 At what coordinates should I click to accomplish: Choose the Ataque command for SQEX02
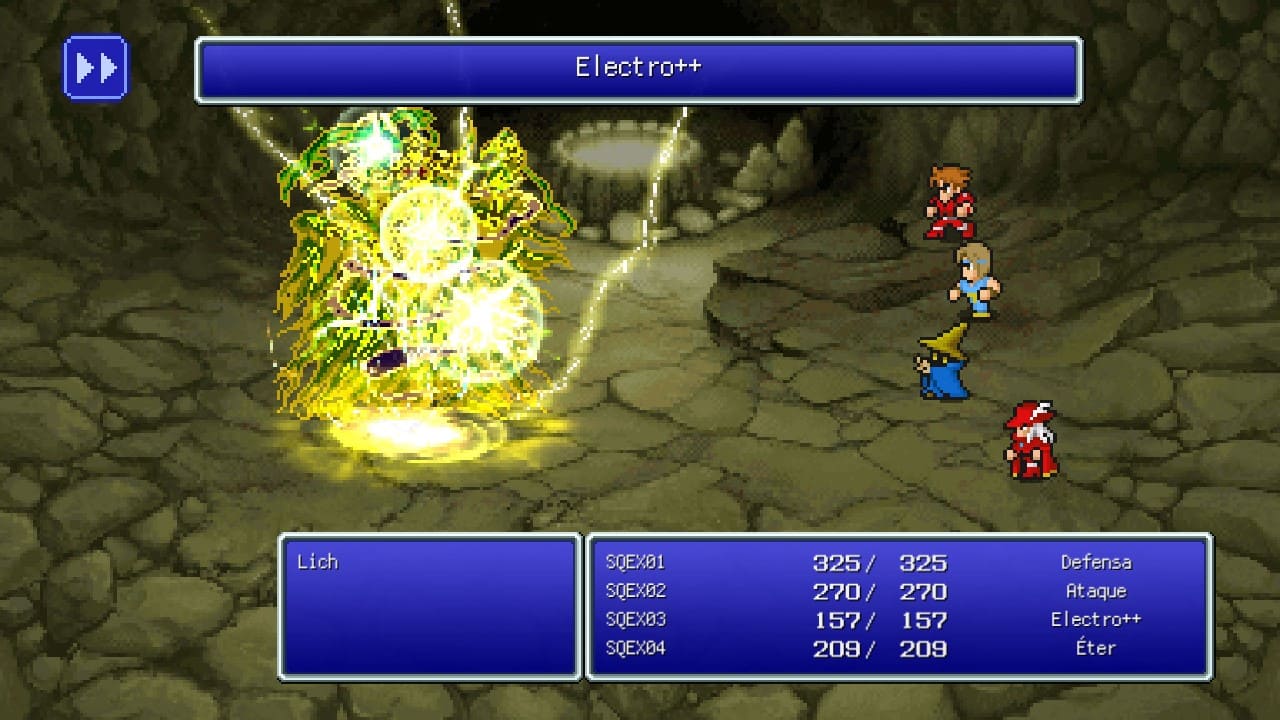pos(1098,591)
